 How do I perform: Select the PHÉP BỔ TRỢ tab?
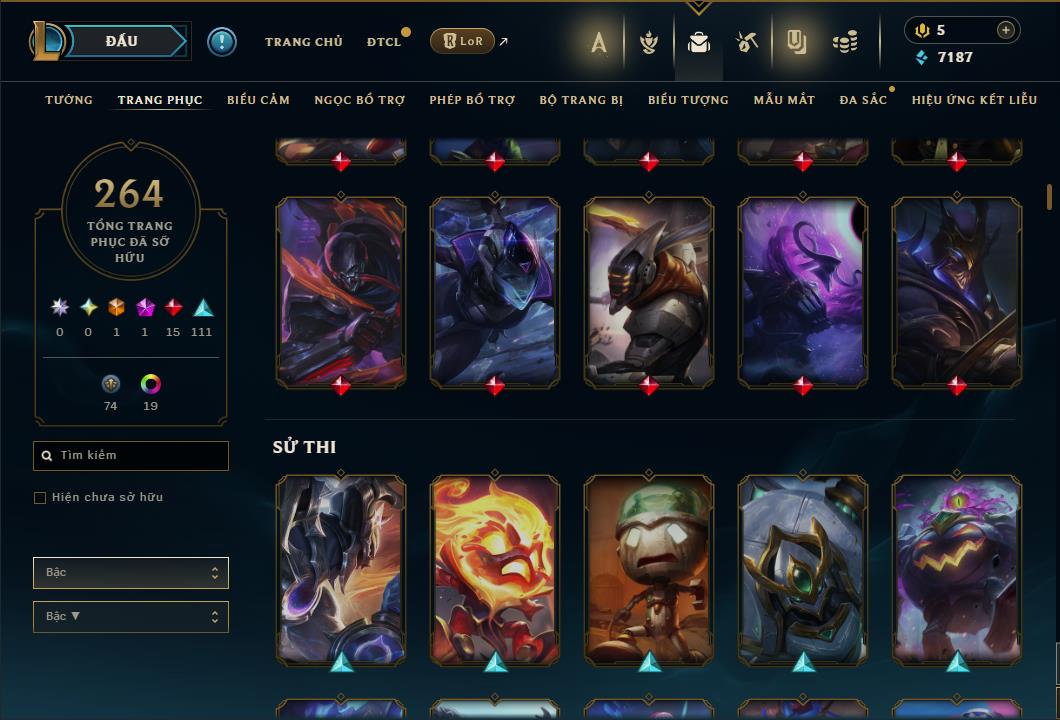472,100
